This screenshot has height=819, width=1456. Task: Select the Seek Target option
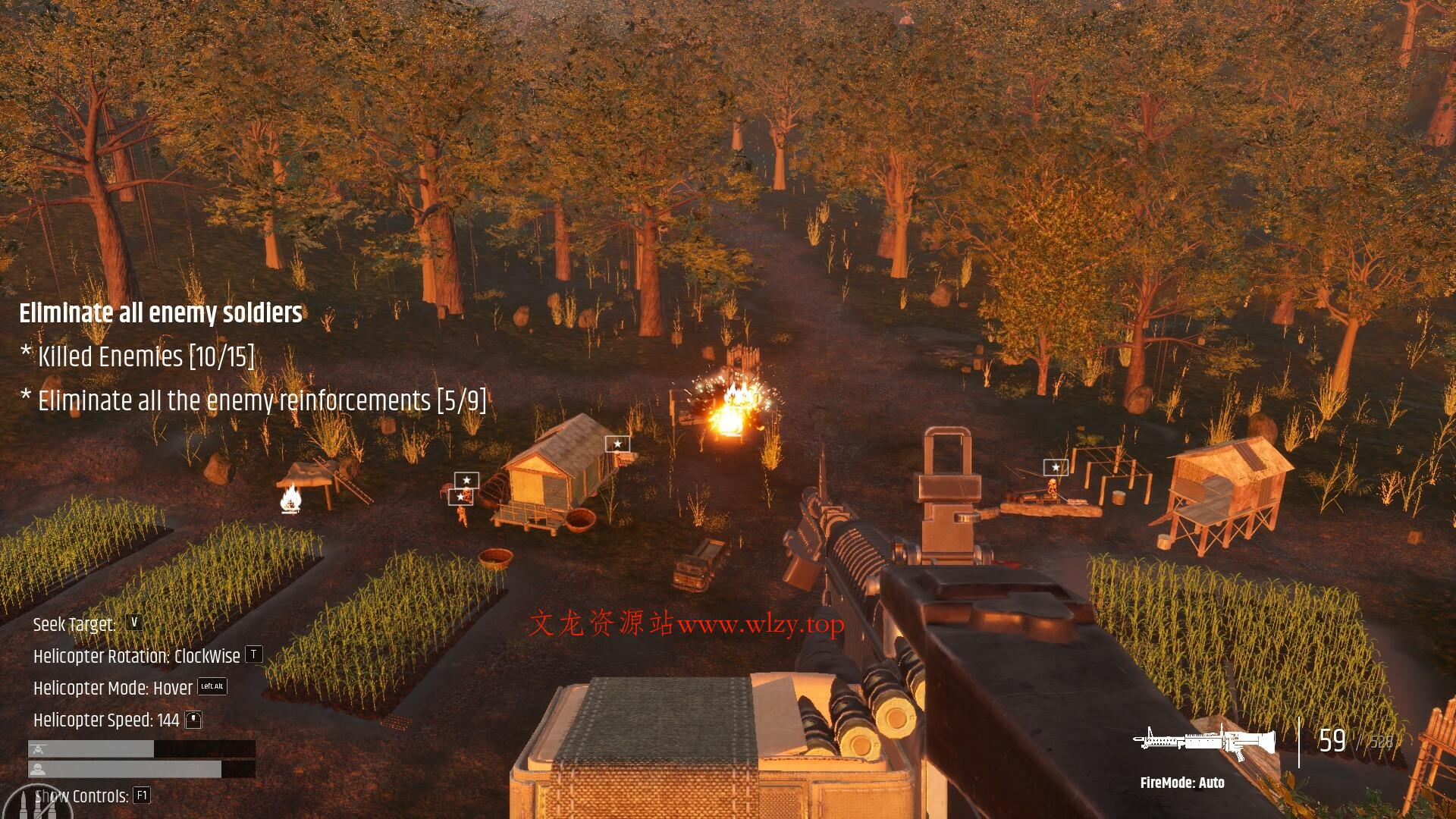pyautogui.click(x=74, y=624)
